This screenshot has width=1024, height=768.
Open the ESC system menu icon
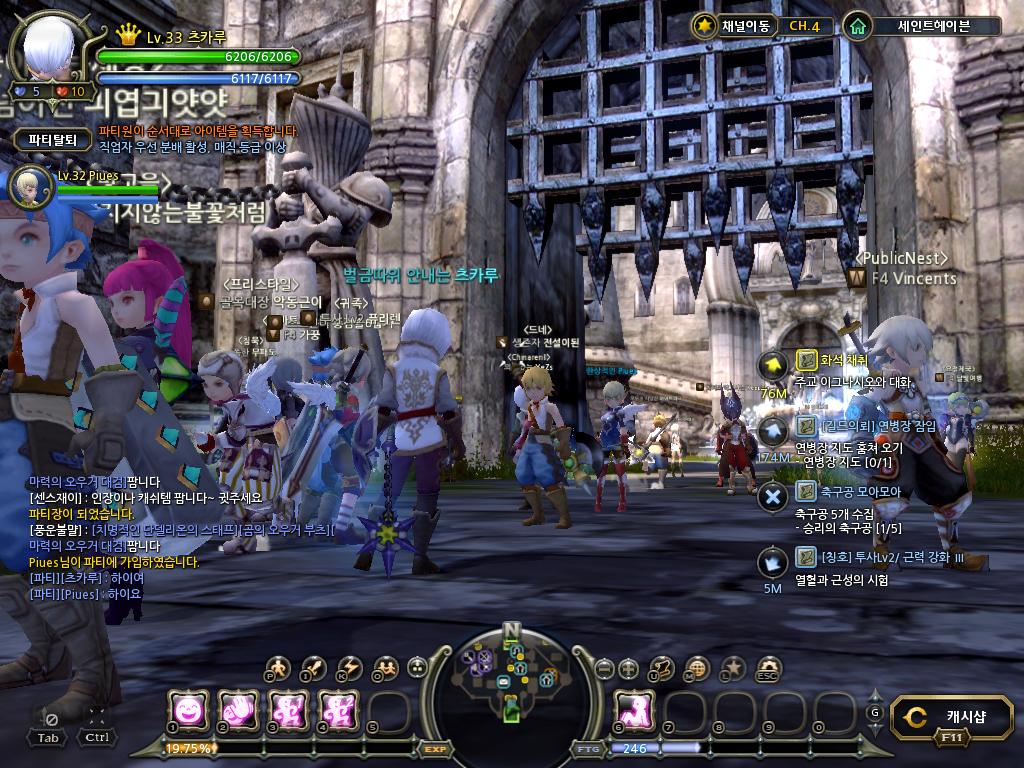[768, 668]
